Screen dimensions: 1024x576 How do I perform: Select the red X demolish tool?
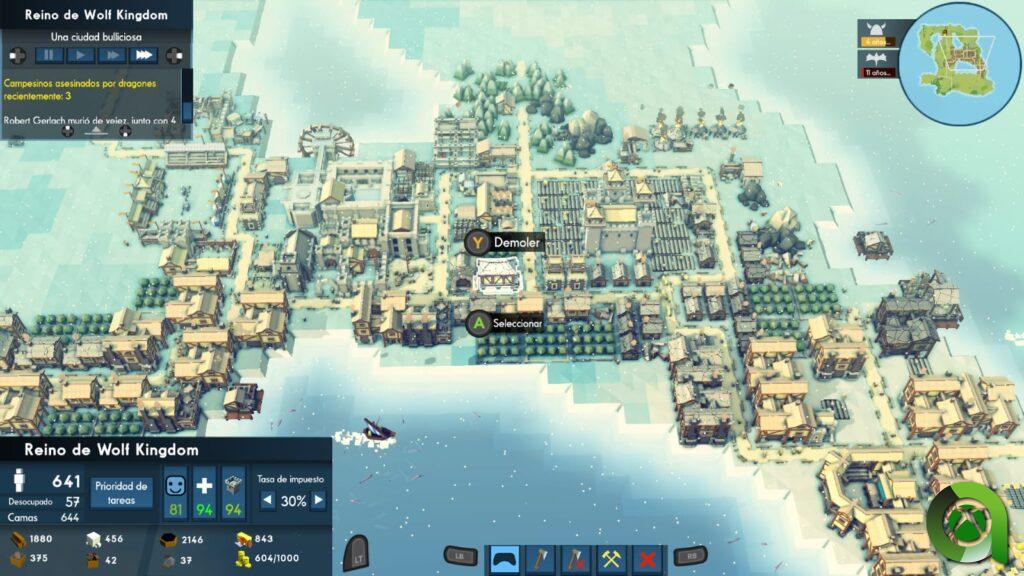click(647, 558)
